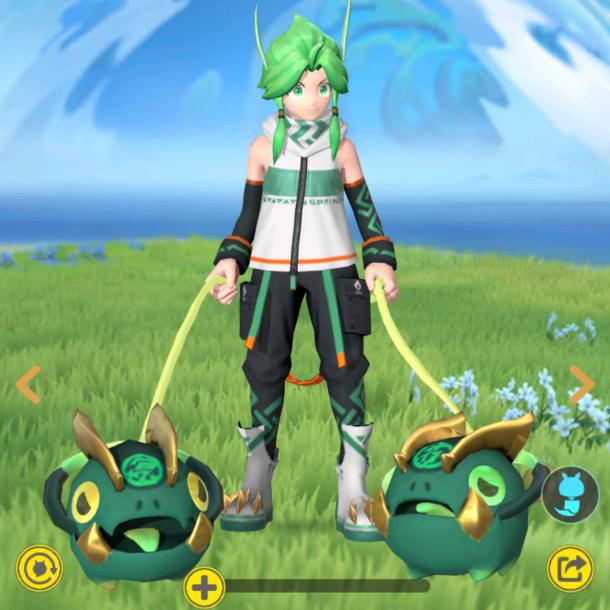Tap the yellow rotate camera icon
610x610 pixels.
pyautogui.click(x=40, y=568)
